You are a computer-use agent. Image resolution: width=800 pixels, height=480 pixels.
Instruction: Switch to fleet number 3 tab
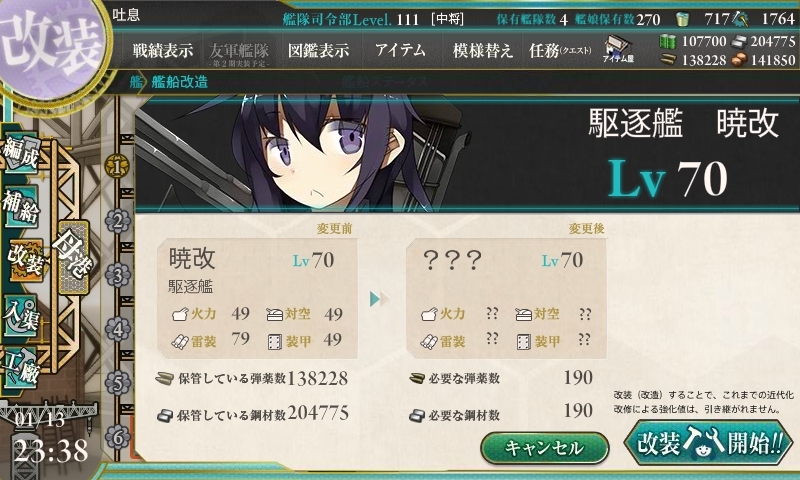click(x=118, y=274)
